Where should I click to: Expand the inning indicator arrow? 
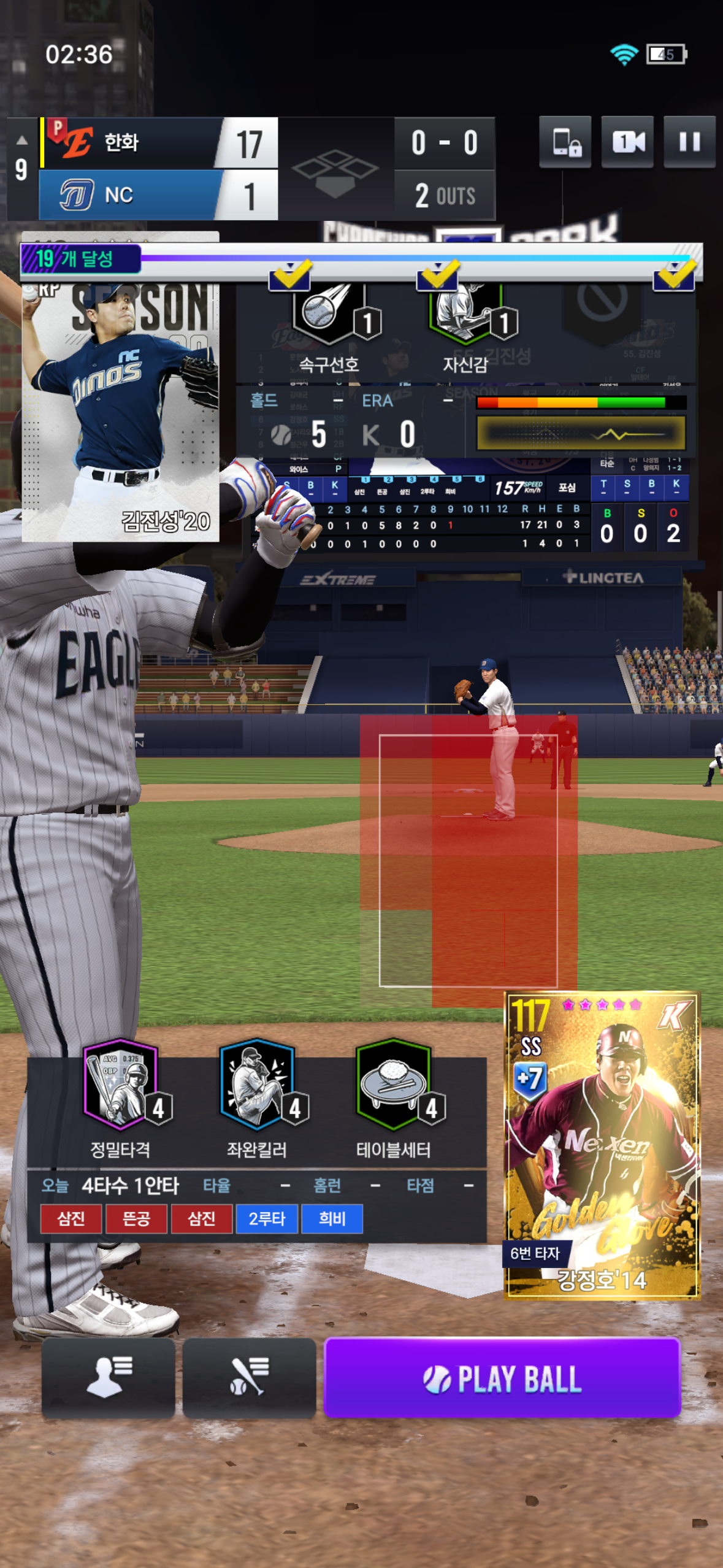tap(21, 140)
